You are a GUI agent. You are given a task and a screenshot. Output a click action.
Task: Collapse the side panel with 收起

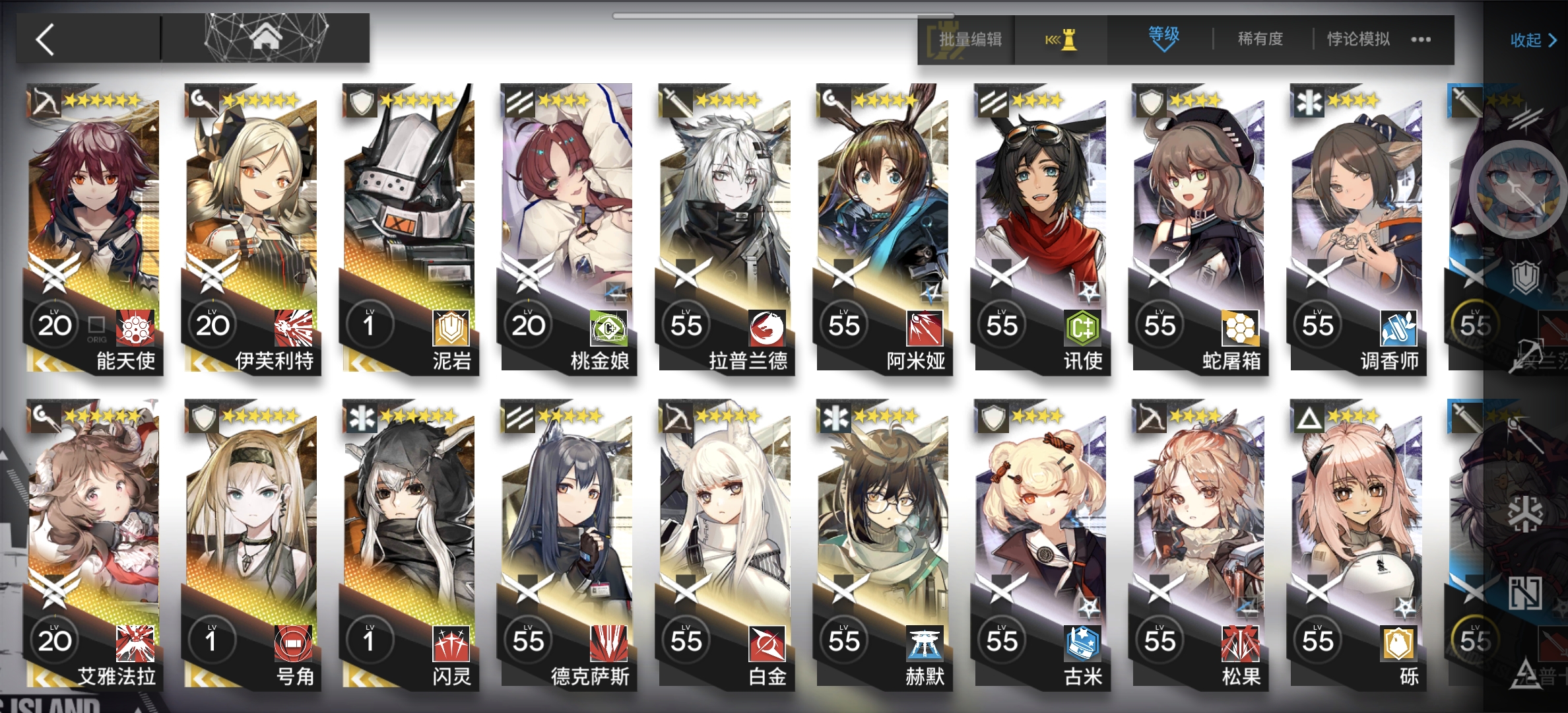coord(1532,41)
